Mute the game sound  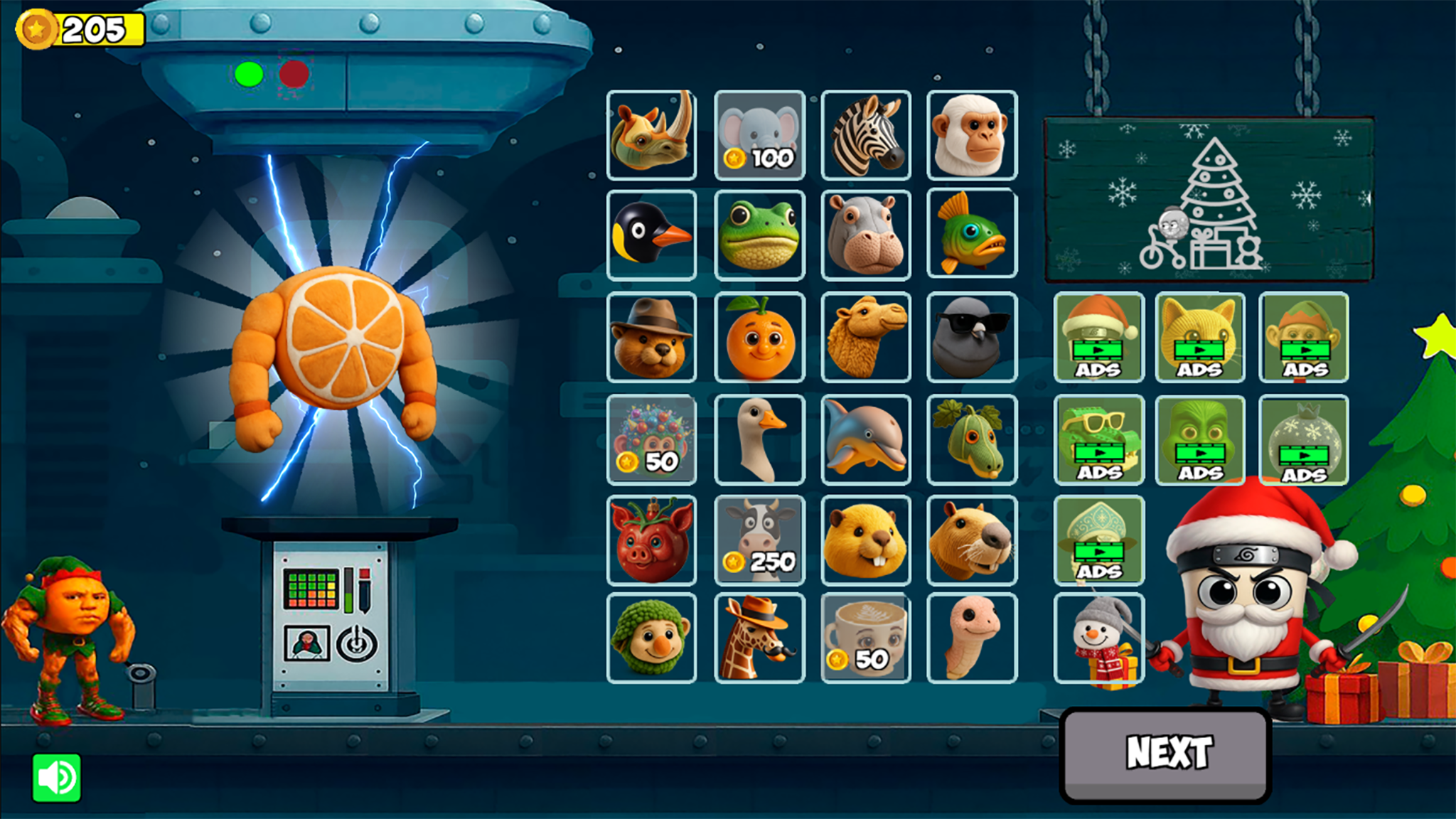pos(58,776)
